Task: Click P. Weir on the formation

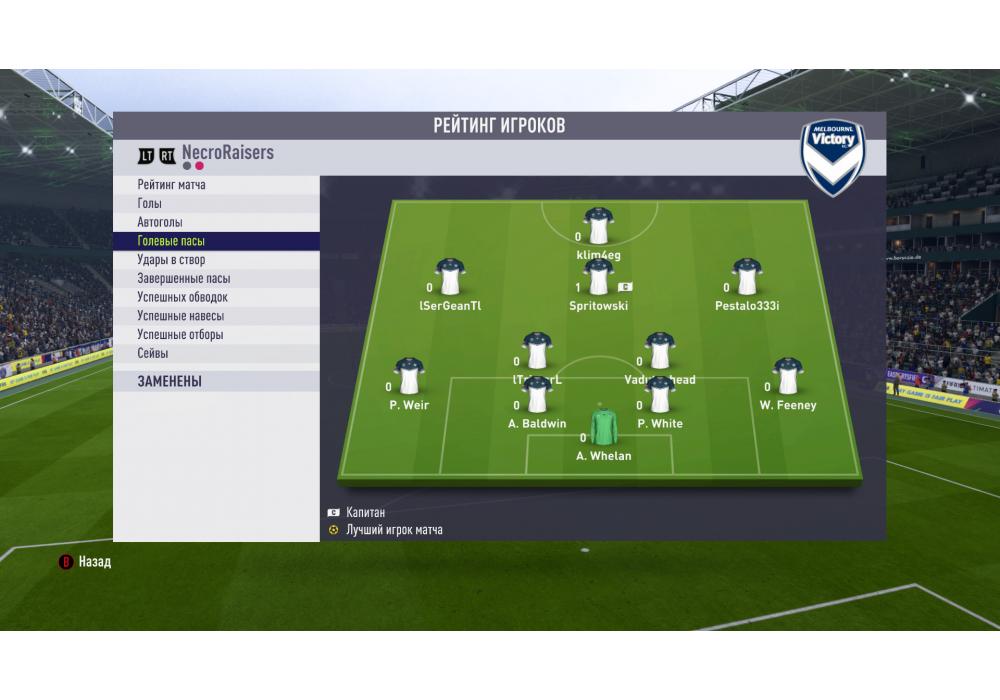Action: point(409,378)
